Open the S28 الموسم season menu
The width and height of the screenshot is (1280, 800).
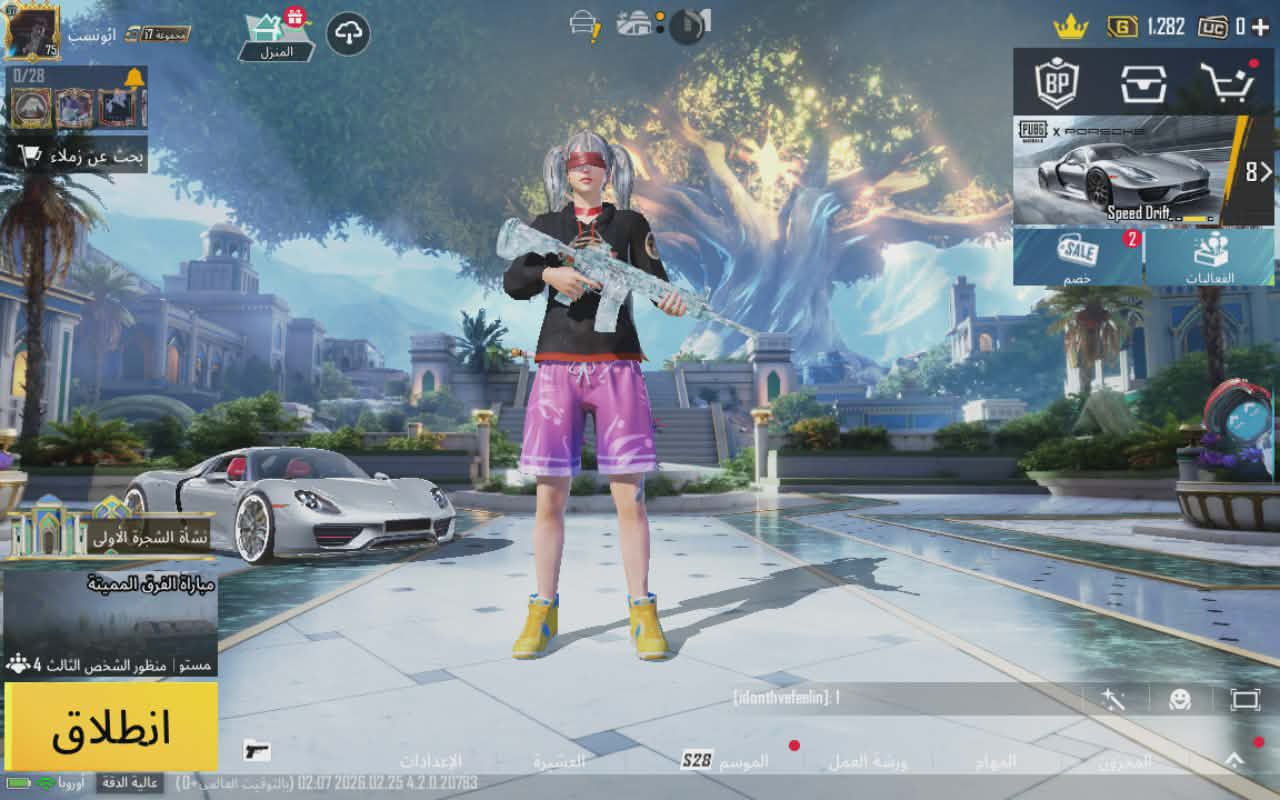click(x=727, y=761)
